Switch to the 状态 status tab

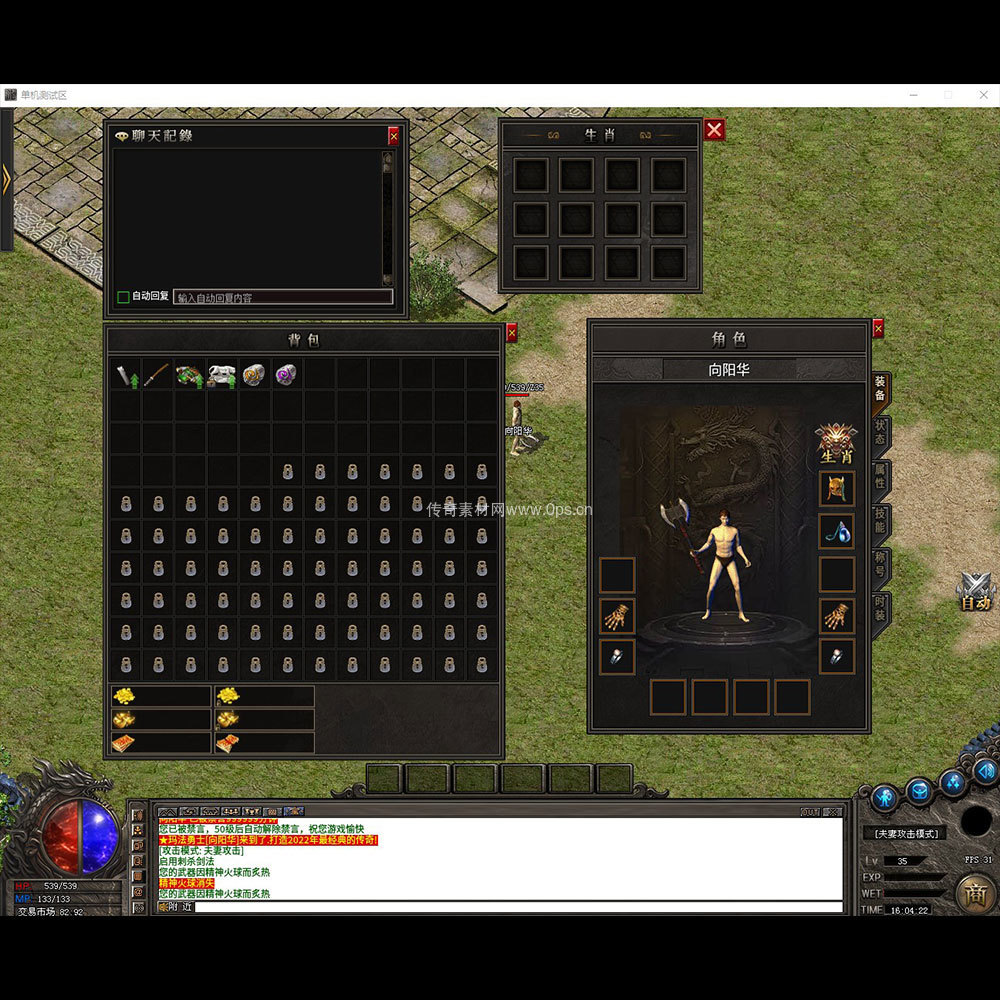point(880,433)
